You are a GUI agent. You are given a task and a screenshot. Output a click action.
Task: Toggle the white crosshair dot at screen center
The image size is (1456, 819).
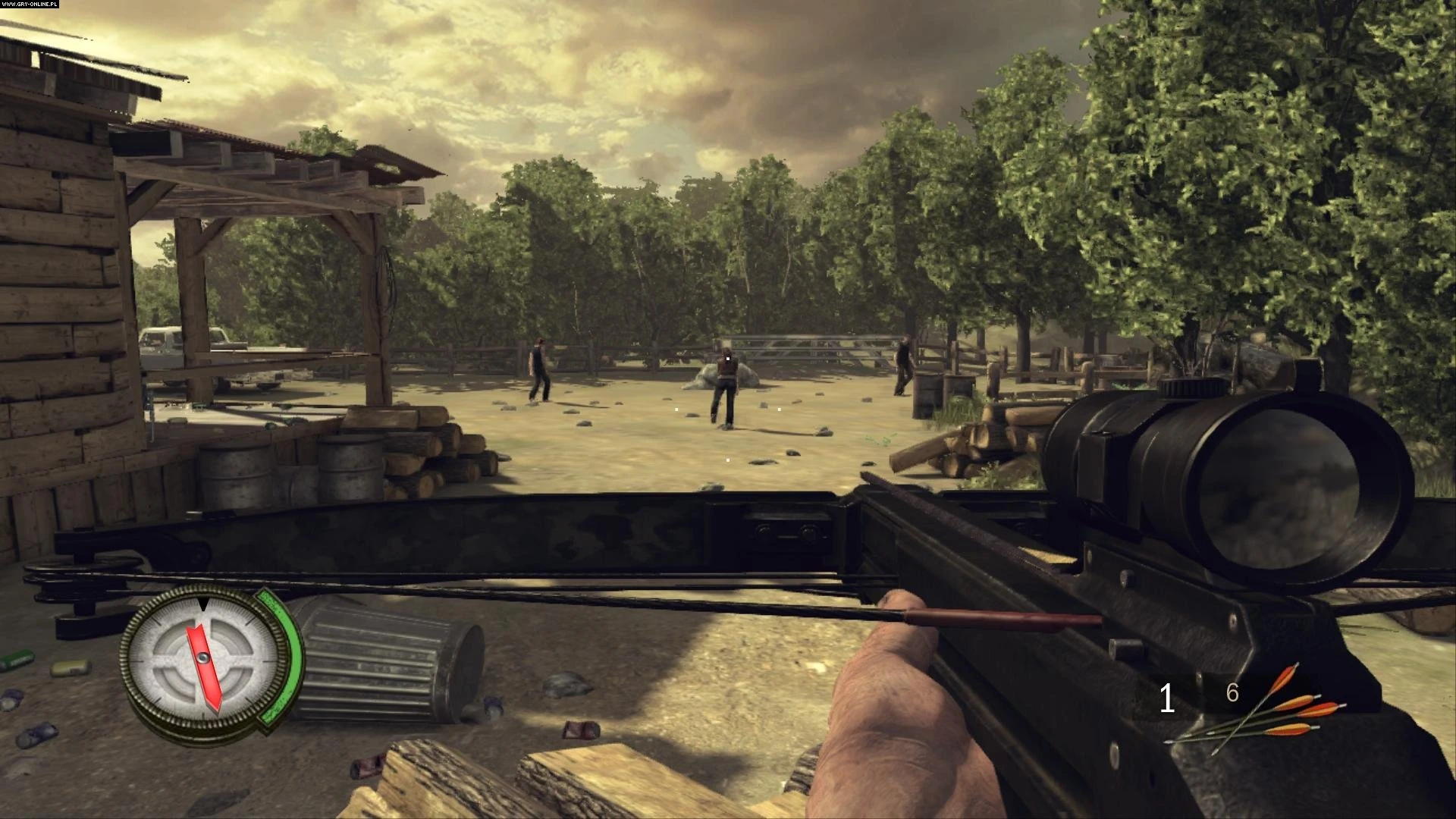(728, 359)
